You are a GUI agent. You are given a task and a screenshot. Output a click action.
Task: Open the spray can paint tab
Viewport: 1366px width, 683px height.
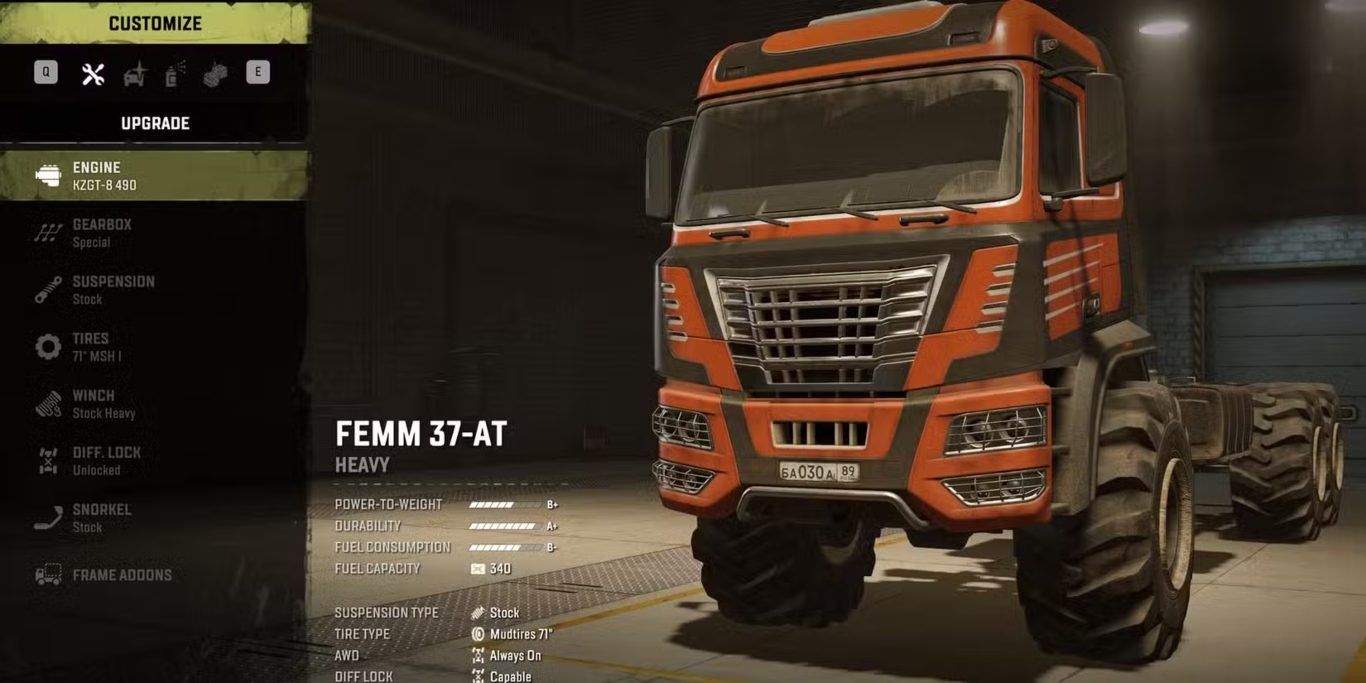(x=175, y=73)
